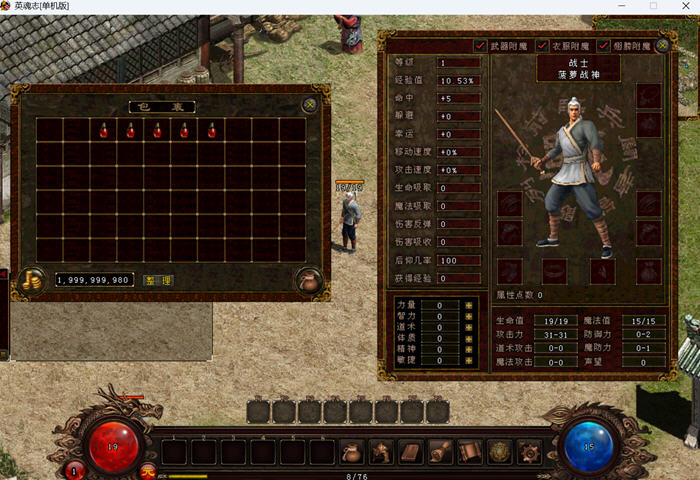Select the leftmost red potion in the bag
Viewport: 700px width, 480px height.
[x=103, y=130]
